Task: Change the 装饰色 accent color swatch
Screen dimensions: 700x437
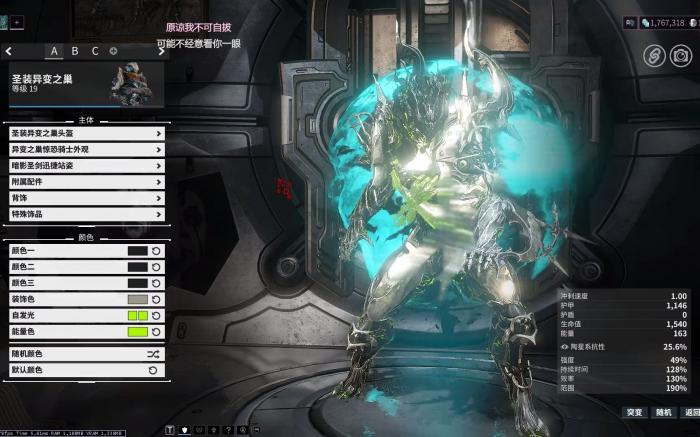Action: pos(137,299)
